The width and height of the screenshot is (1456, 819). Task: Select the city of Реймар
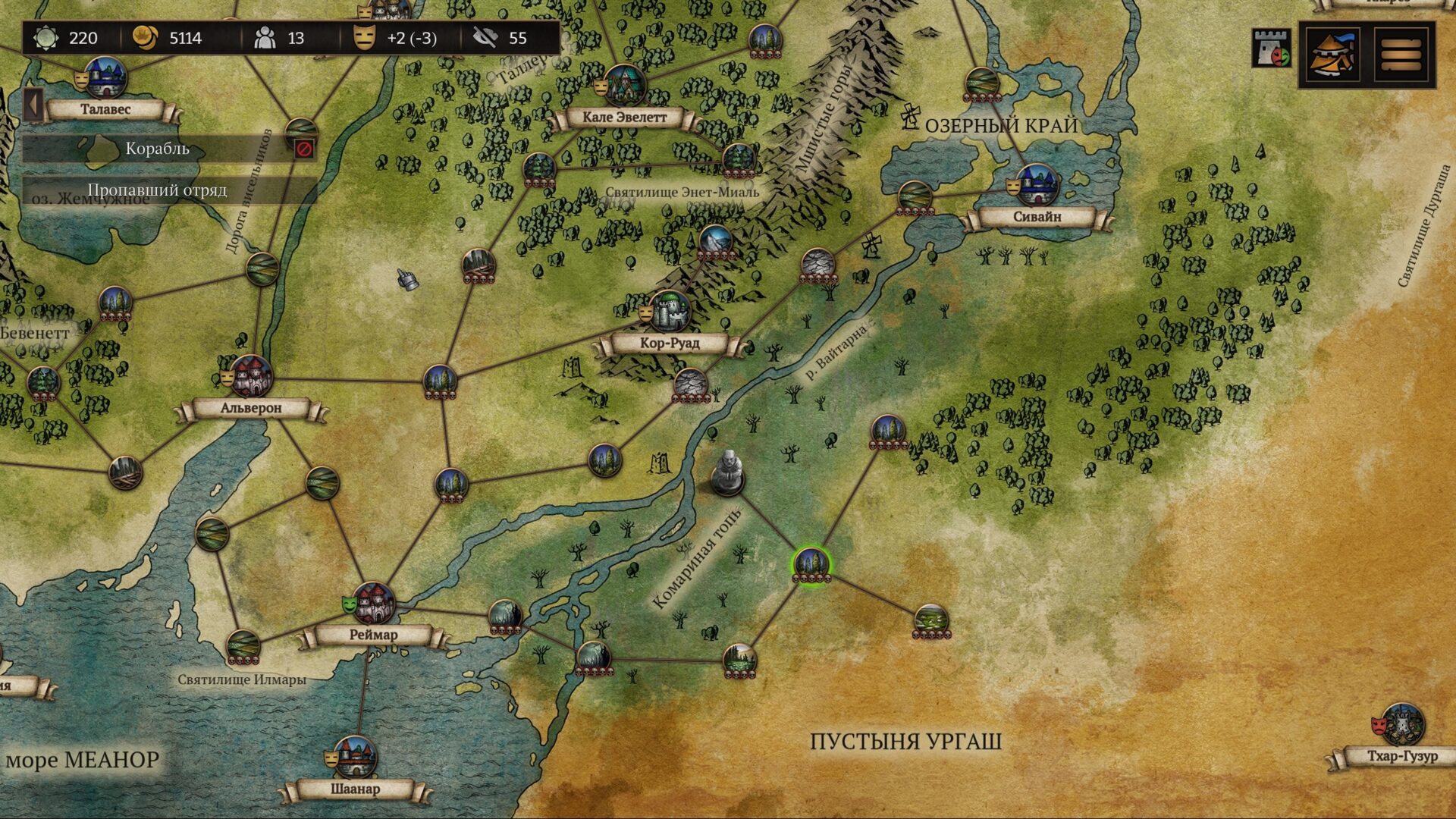tap(373, 604)
